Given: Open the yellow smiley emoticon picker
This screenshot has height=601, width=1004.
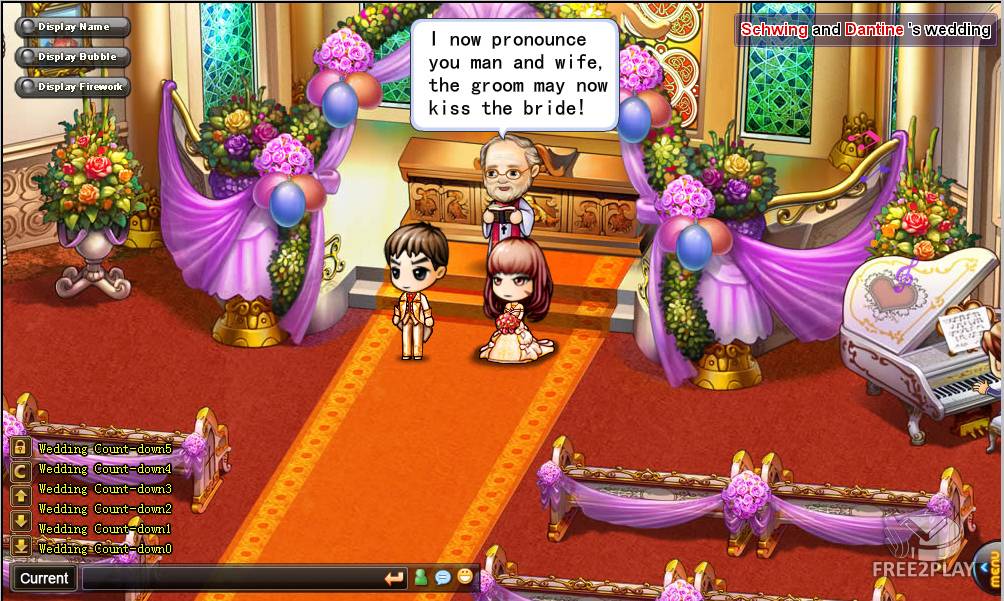Looking at the screenshot, I should (465, 577).
